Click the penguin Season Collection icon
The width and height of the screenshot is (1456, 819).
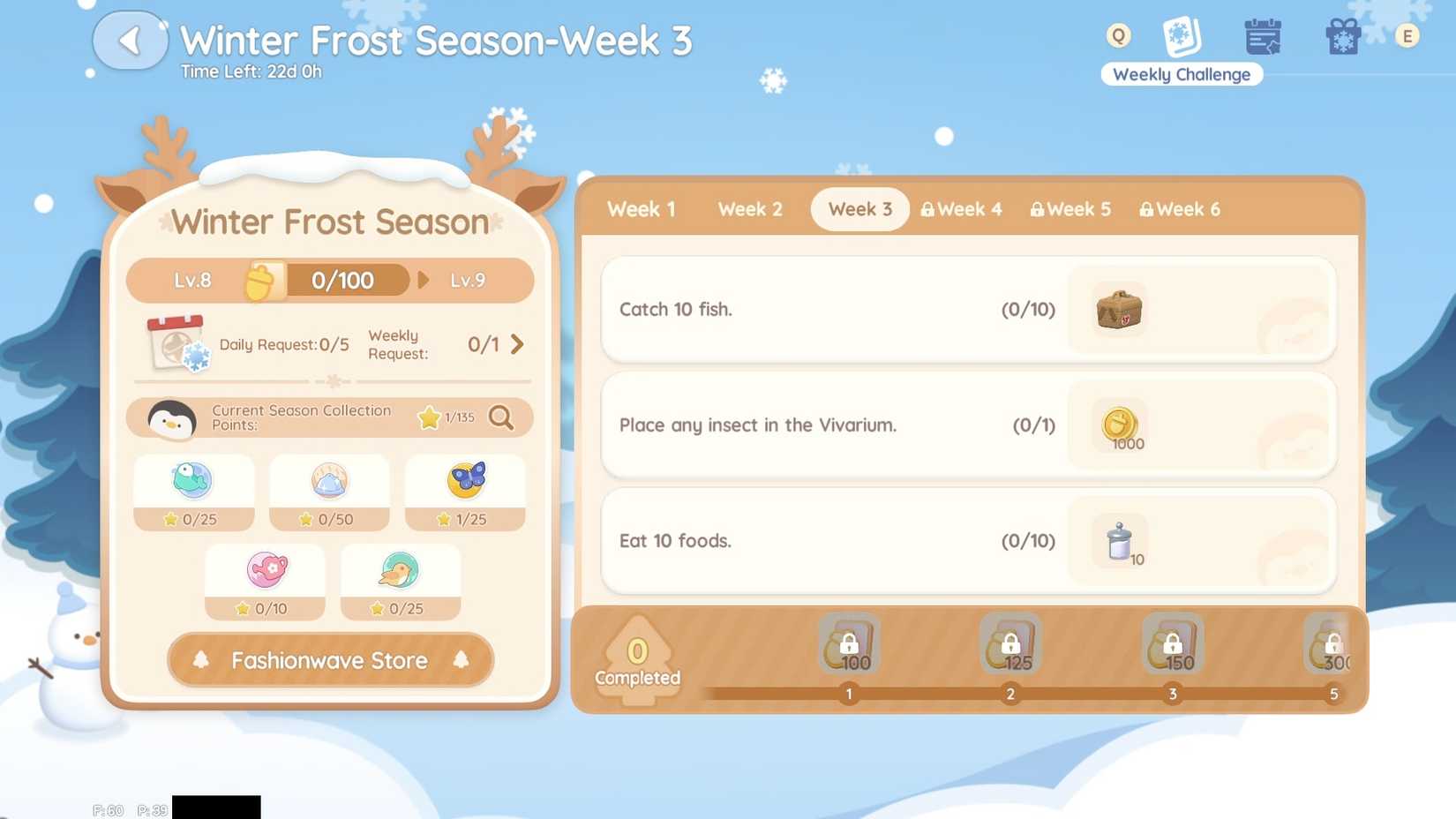[173, 419]
